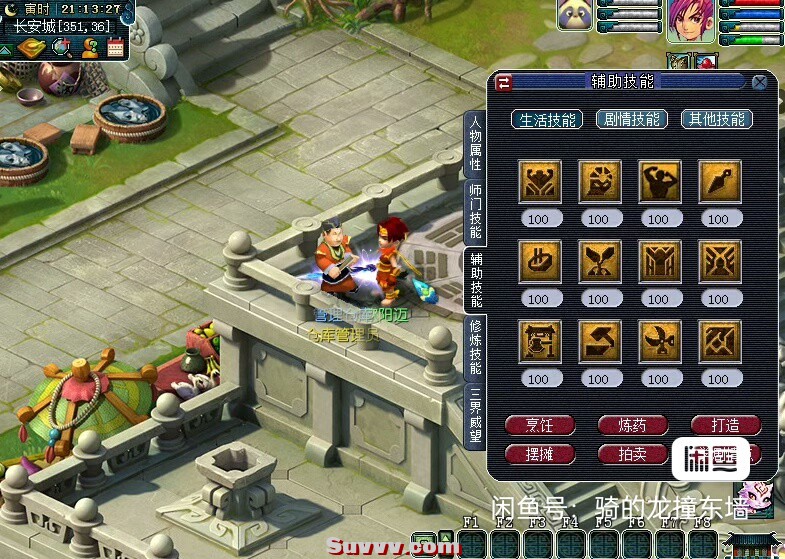Close the 辅助技能 panel
Image resolution: width=785 pixels, height=559 pixels.
pyautogui.click(x=760, y=82)
